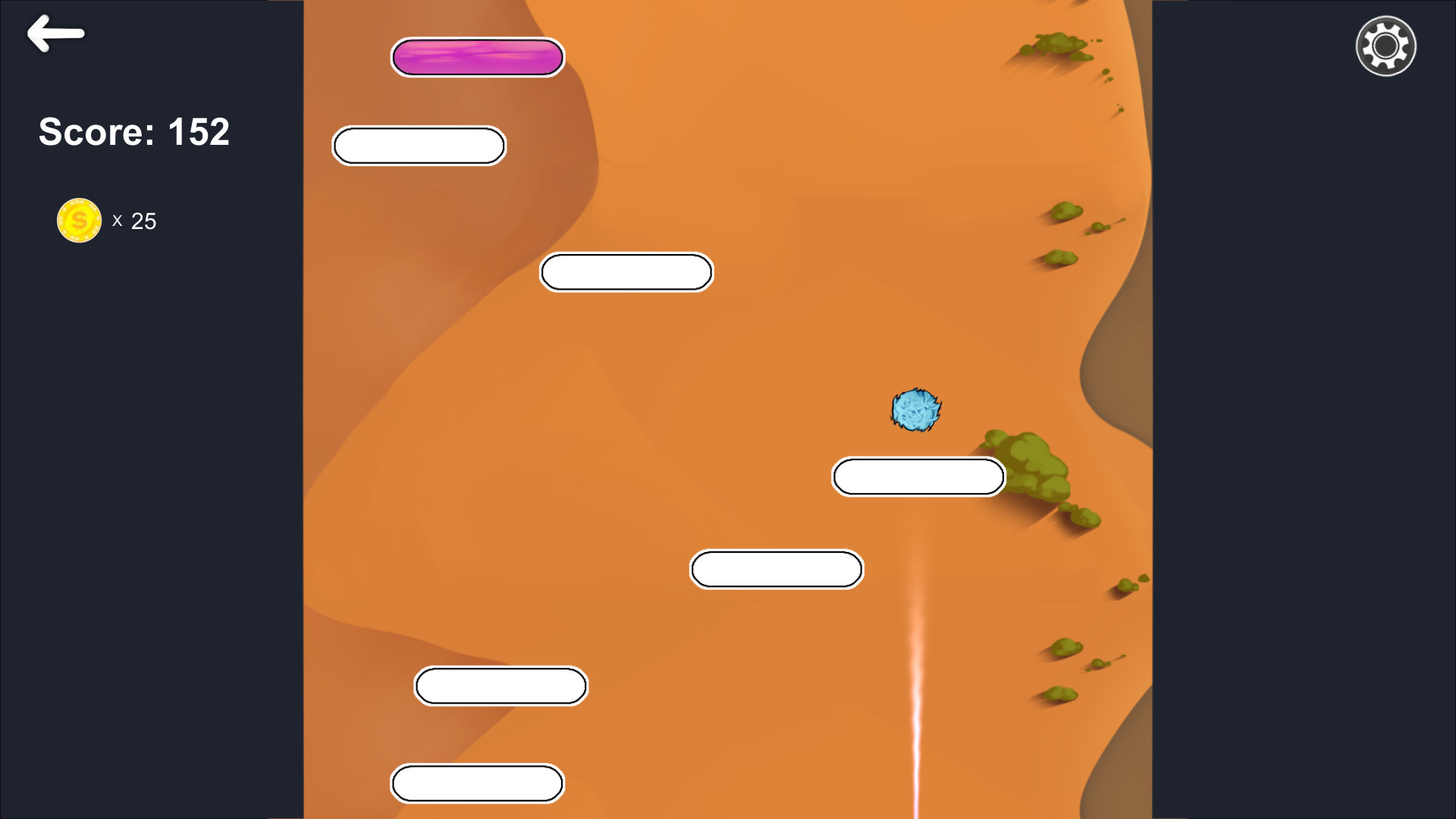Select the gold coin icon

(x=79, y=220)
